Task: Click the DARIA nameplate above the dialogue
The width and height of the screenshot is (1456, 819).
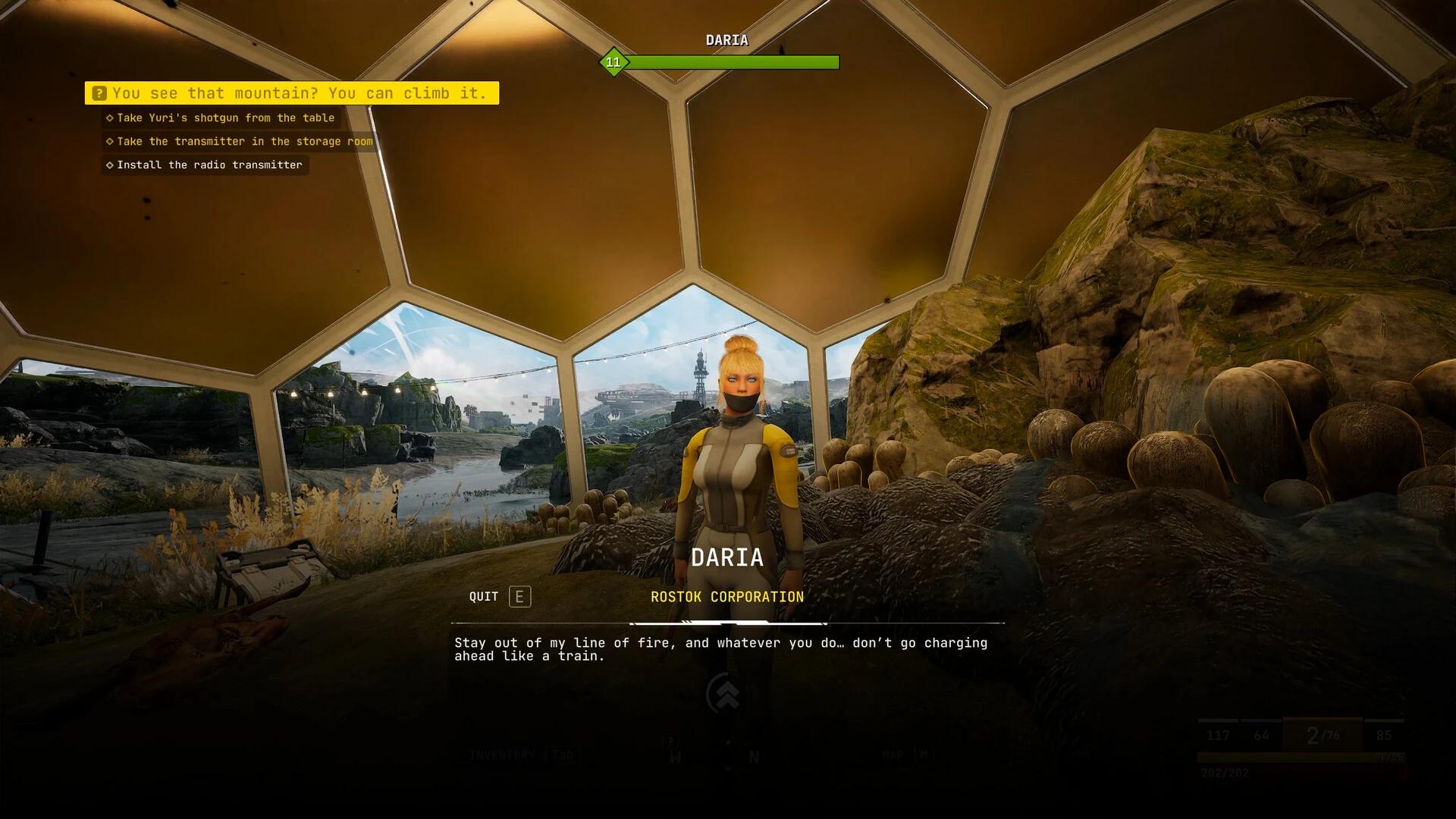Action: coord(727,557)
